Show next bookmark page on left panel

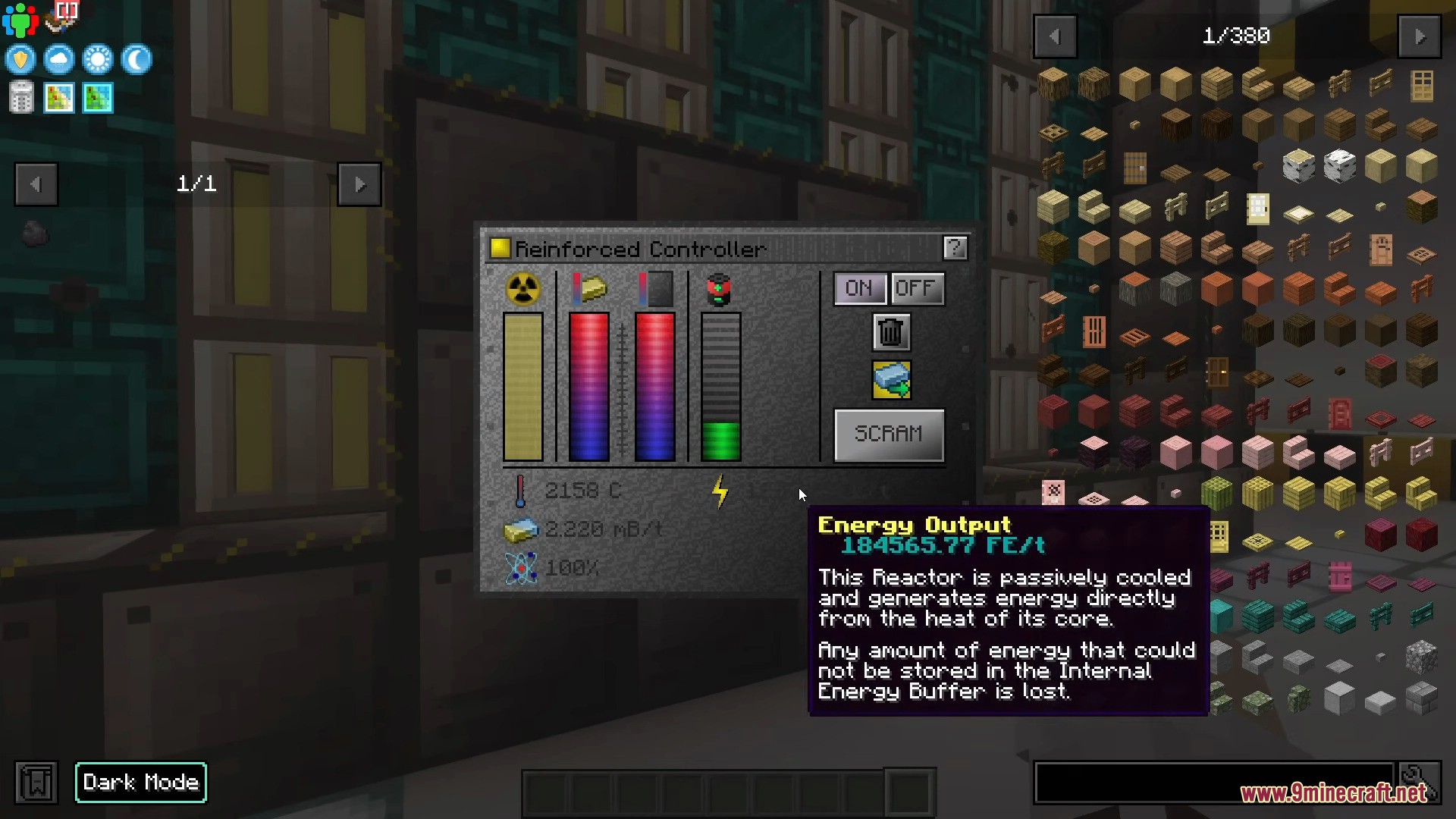click(x=359, y=184)
